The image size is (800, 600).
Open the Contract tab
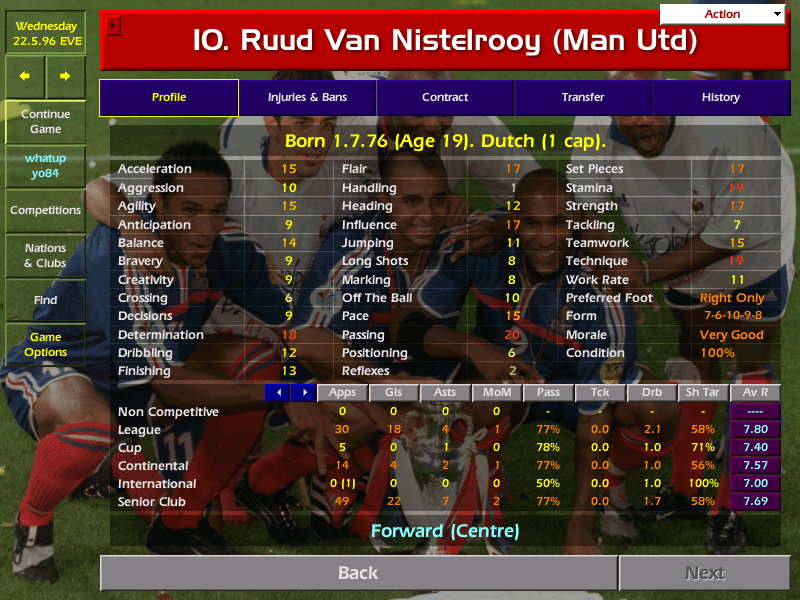coord(445,97)
